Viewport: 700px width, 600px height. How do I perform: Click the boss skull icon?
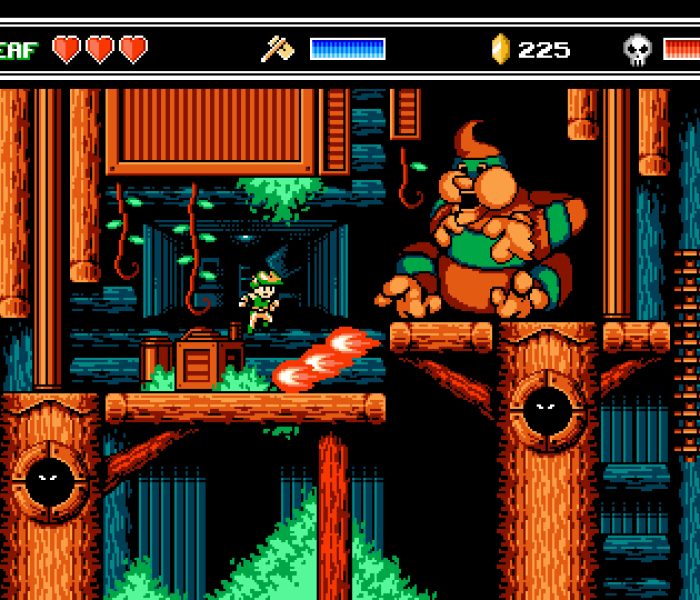637,50
